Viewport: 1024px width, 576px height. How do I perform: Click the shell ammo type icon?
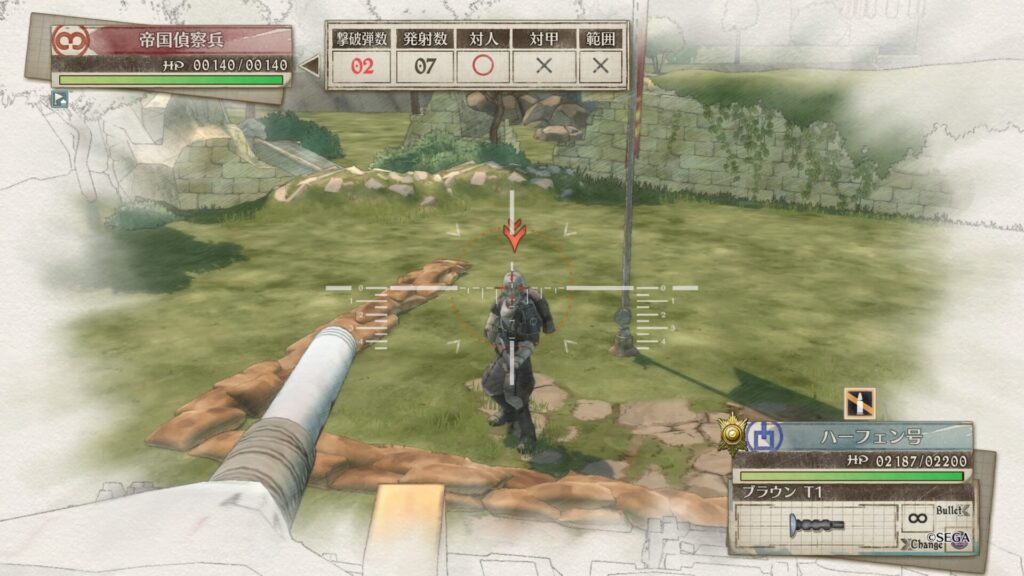859,402
